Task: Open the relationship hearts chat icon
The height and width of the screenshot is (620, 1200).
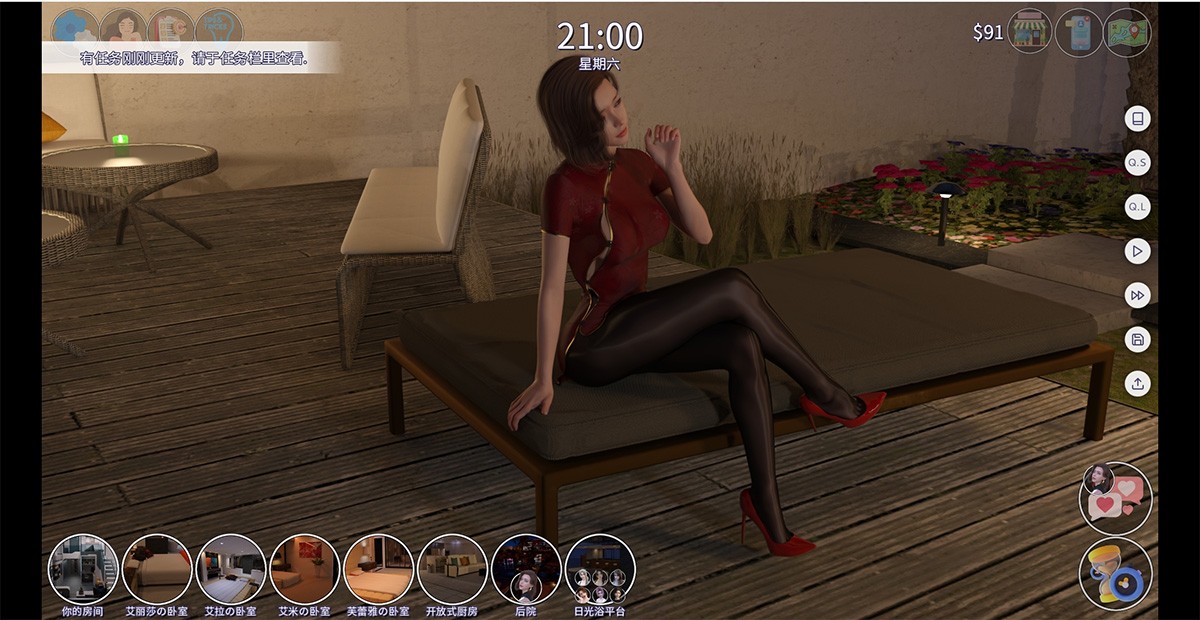Action: pos(1115,498)
